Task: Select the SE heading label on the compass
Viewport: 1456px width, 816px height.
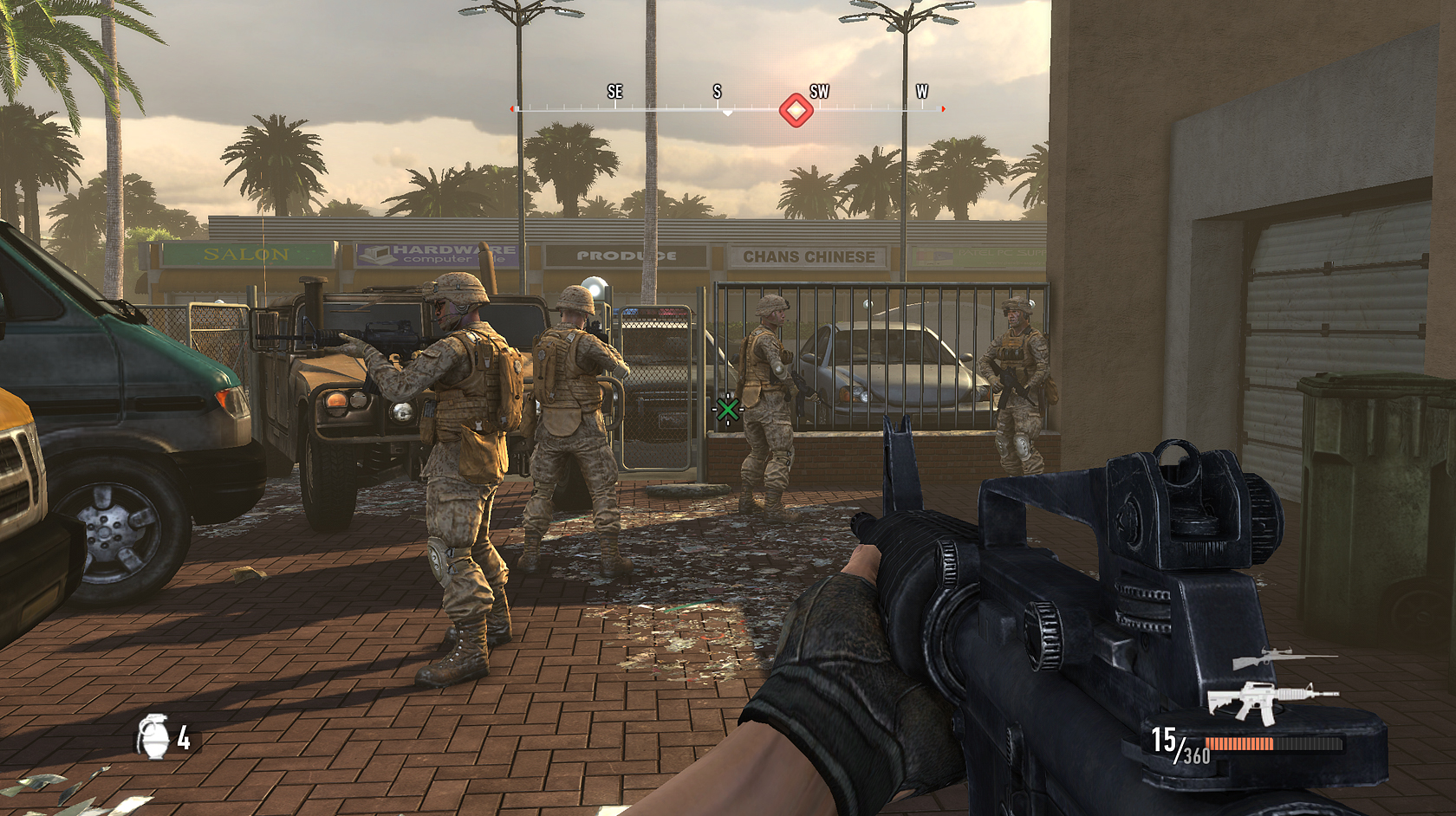Action: click(x=615, y=90)
